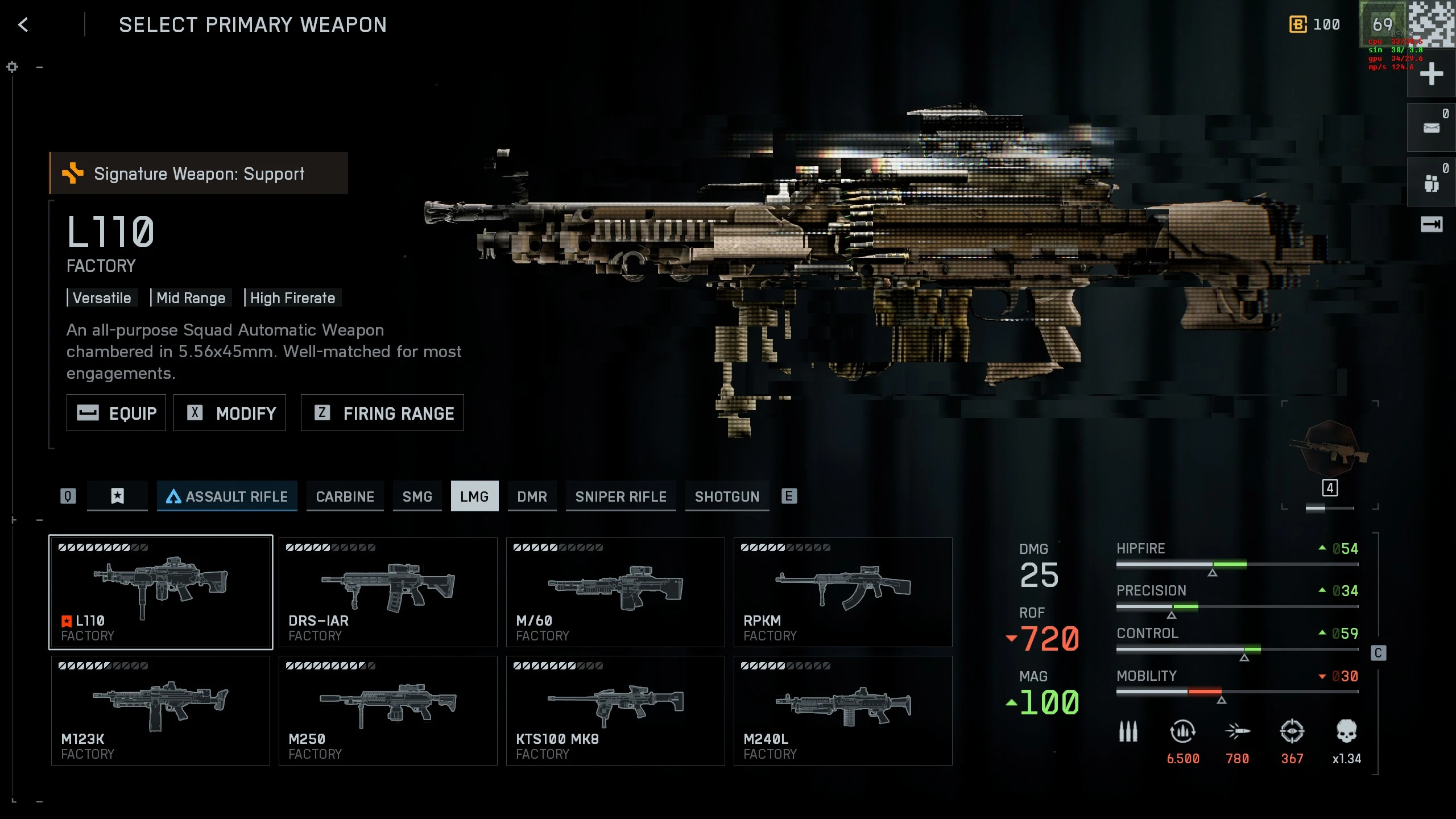The image size is (1456, 819).
Task: Select the RPKM weapon tile
Action: tap(843, 592)
